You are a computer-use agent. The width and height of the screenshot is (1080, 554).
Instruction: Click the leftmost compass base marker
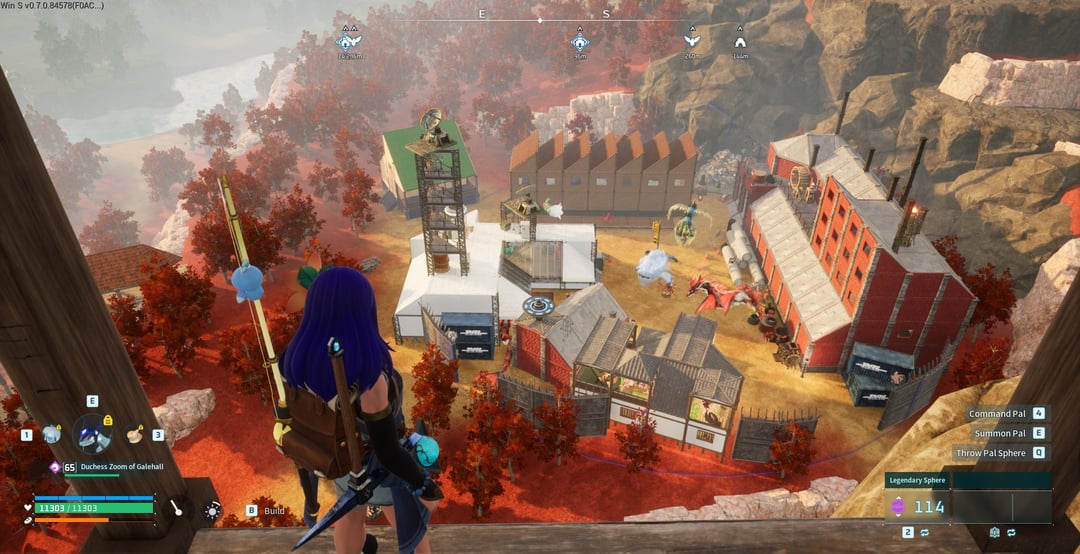coord(348,41)
